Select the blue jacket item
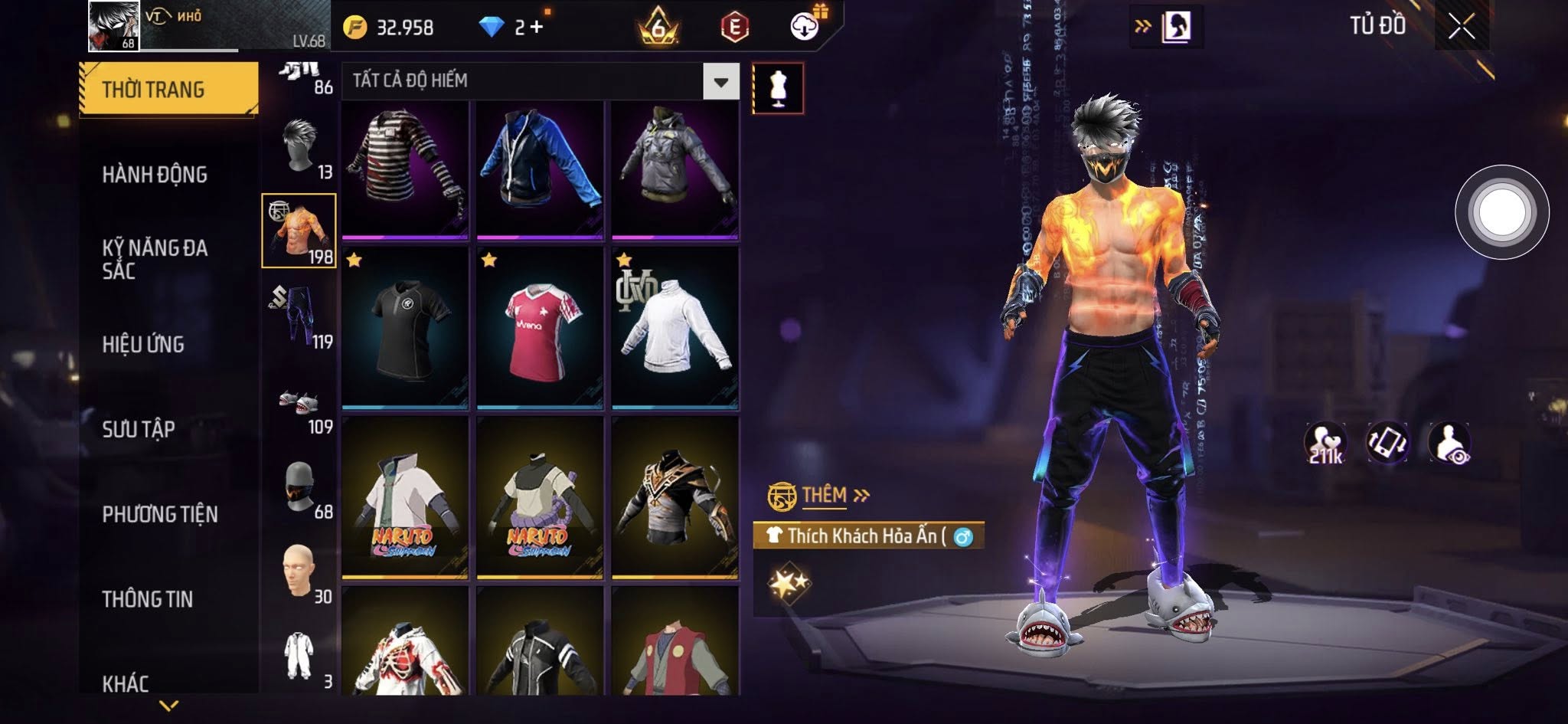The image size is (1568, 724). pos(540,169)
